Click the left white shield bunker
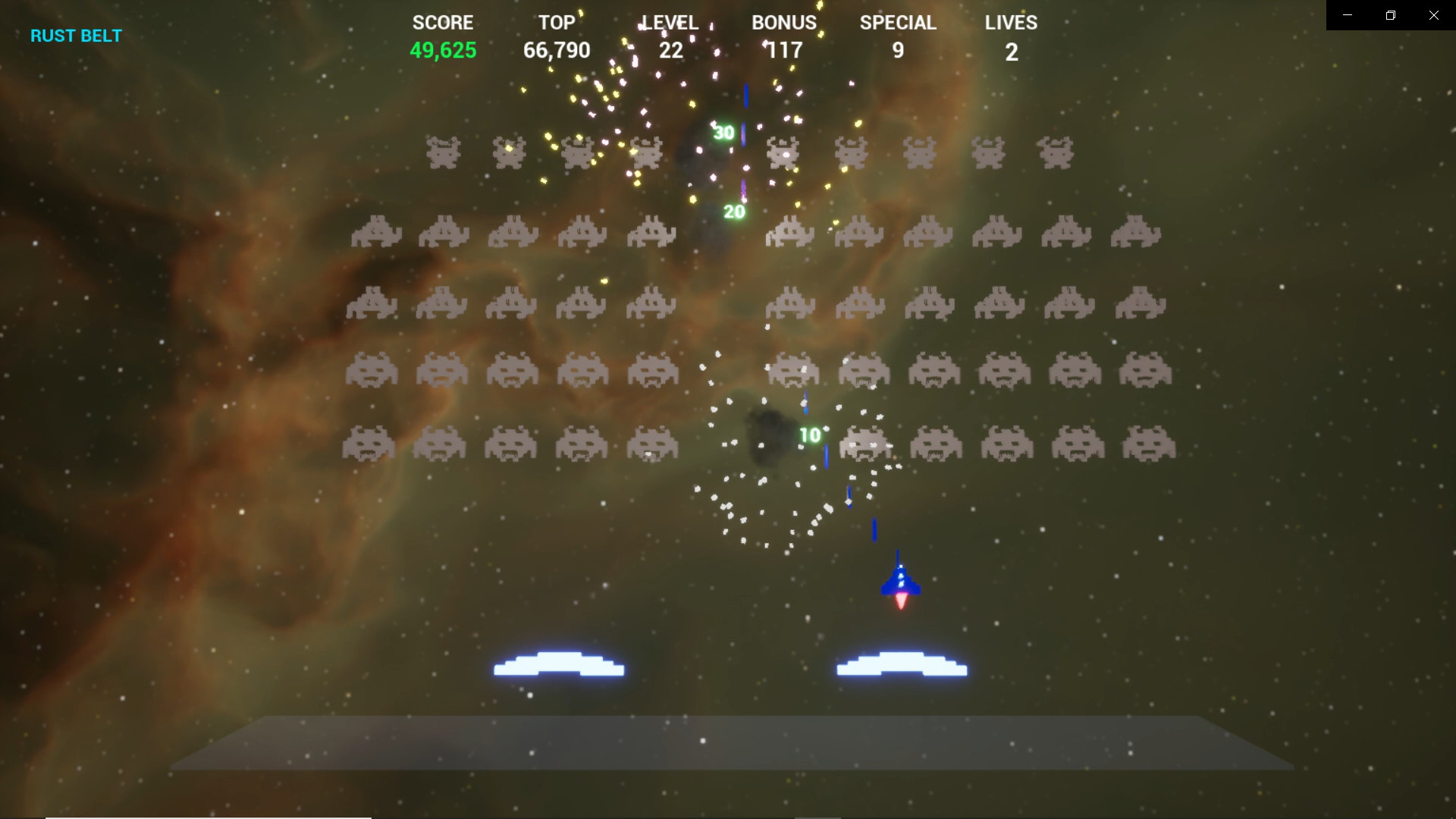Image resolution: width=1456 pixels, height=819 pixels. tap(559, 666)
